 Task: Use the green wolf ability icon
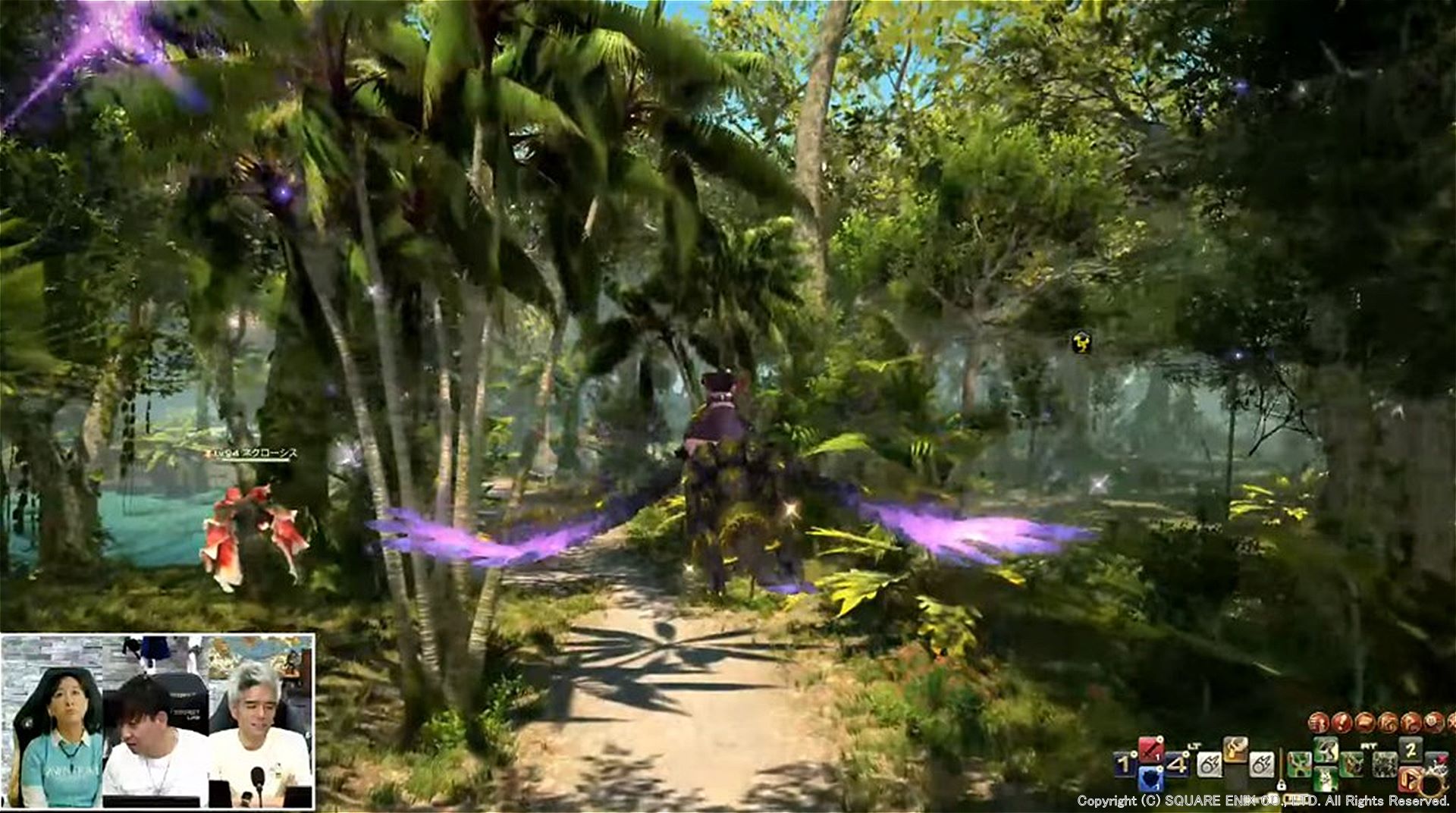[x=1325, y=779]
